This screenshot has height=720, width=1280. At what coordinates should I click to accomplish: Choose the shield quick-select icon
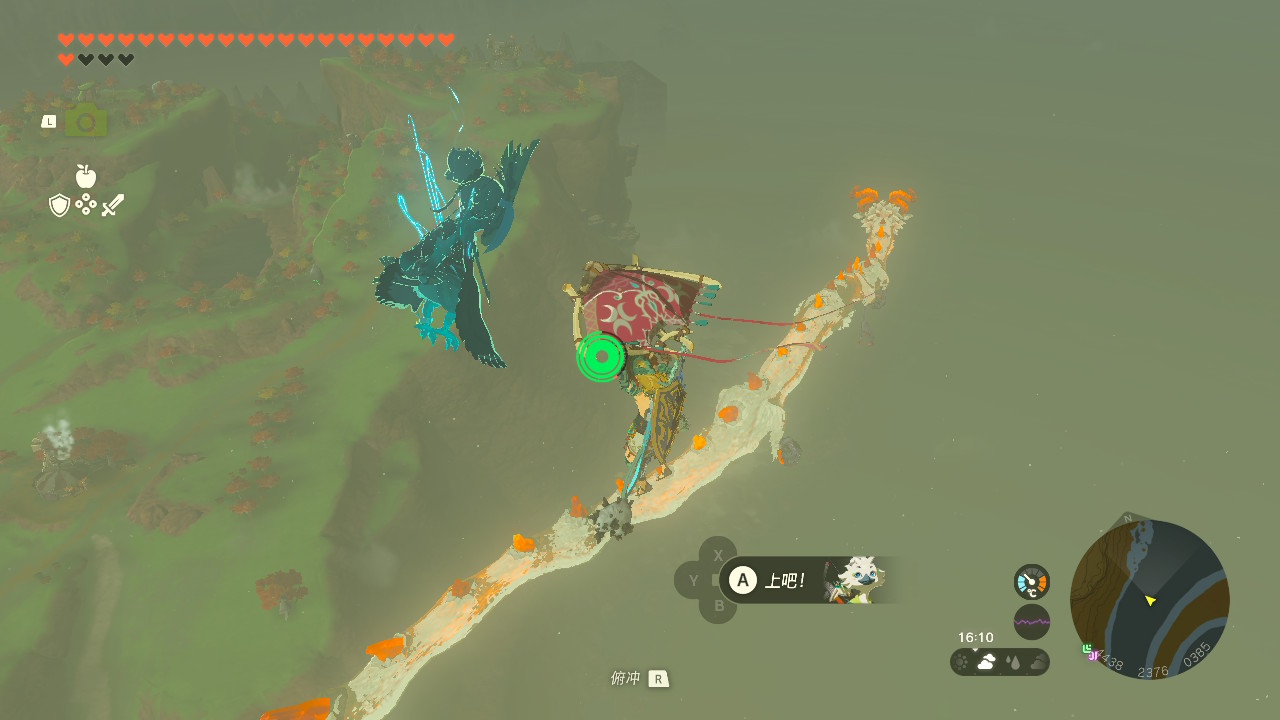pos(60,205)
